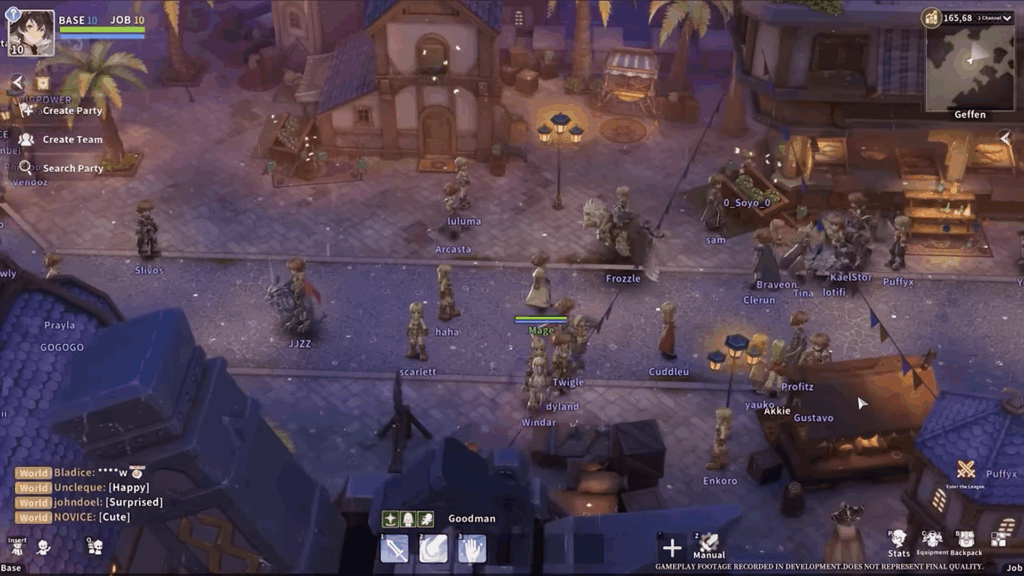Use the white slash skill slot
This screenshot has height=576, width=1024.
pyautogui.click(x=433, y=549)
